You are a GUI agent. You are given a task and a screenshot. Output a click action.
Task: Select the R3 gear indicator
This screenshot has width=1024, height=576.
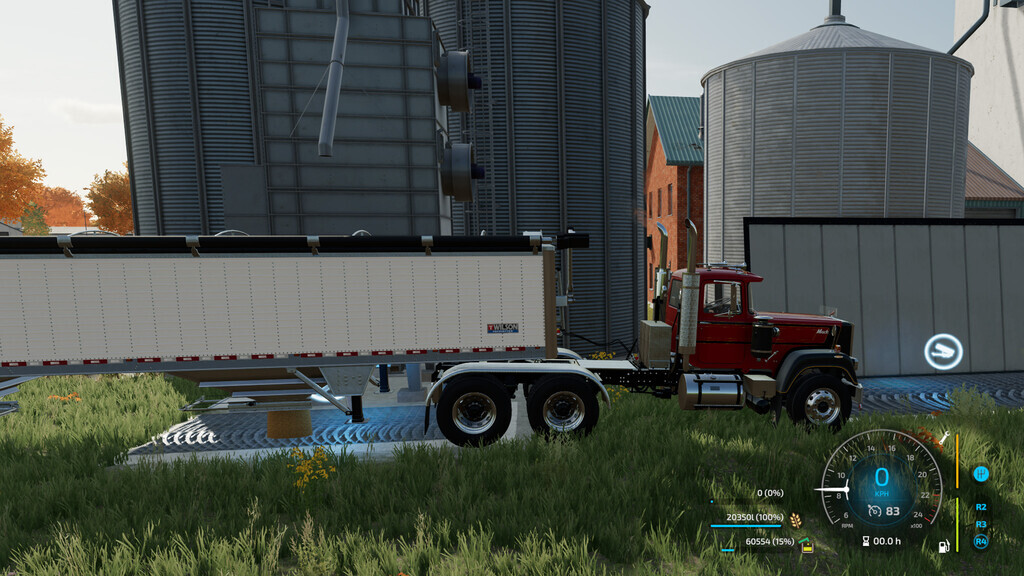(981, 524)
